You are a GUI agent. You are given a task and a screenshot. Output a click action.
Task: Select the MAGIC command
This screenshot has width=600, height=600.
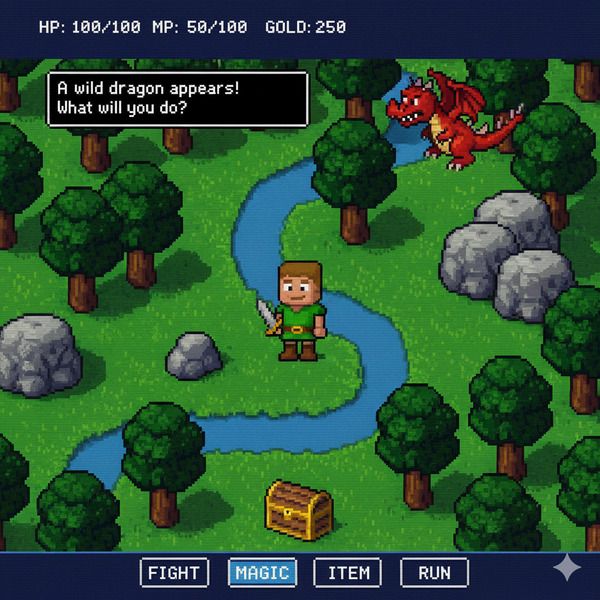[x=262, y=573]
